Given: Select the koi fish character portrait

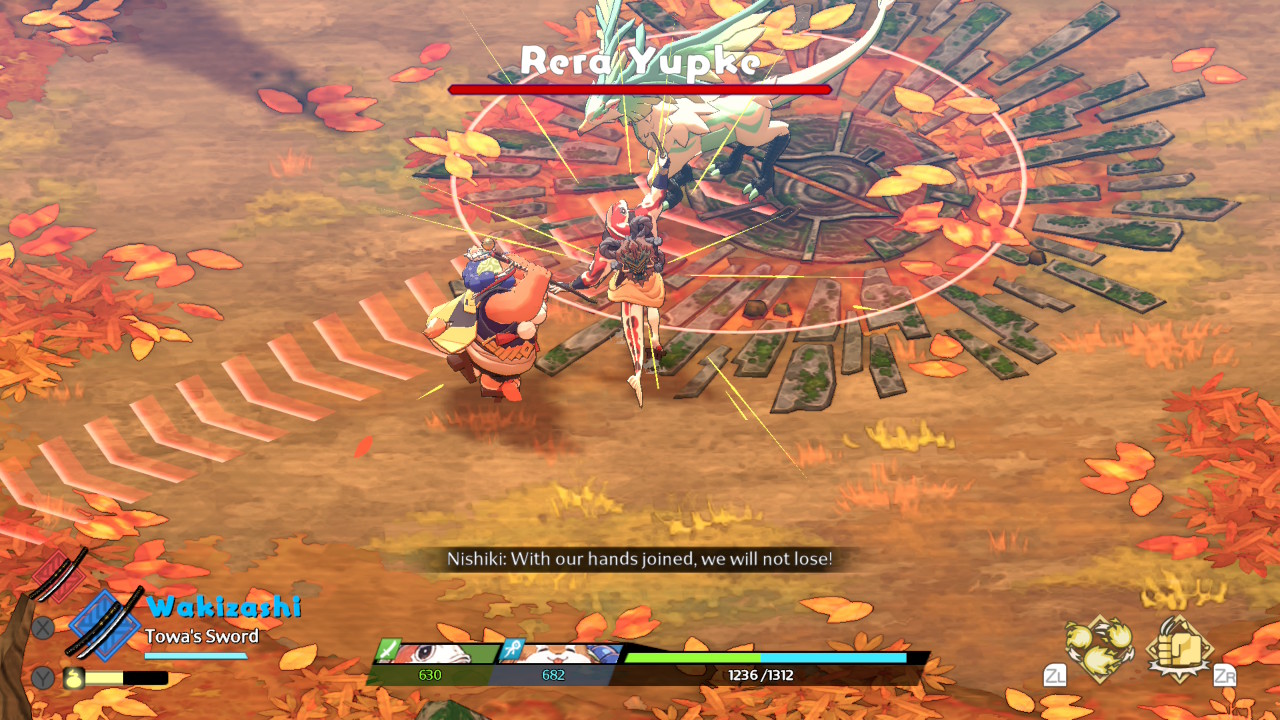Looking at the screenshot, I should pyautogui.click(x=433, y=653).
